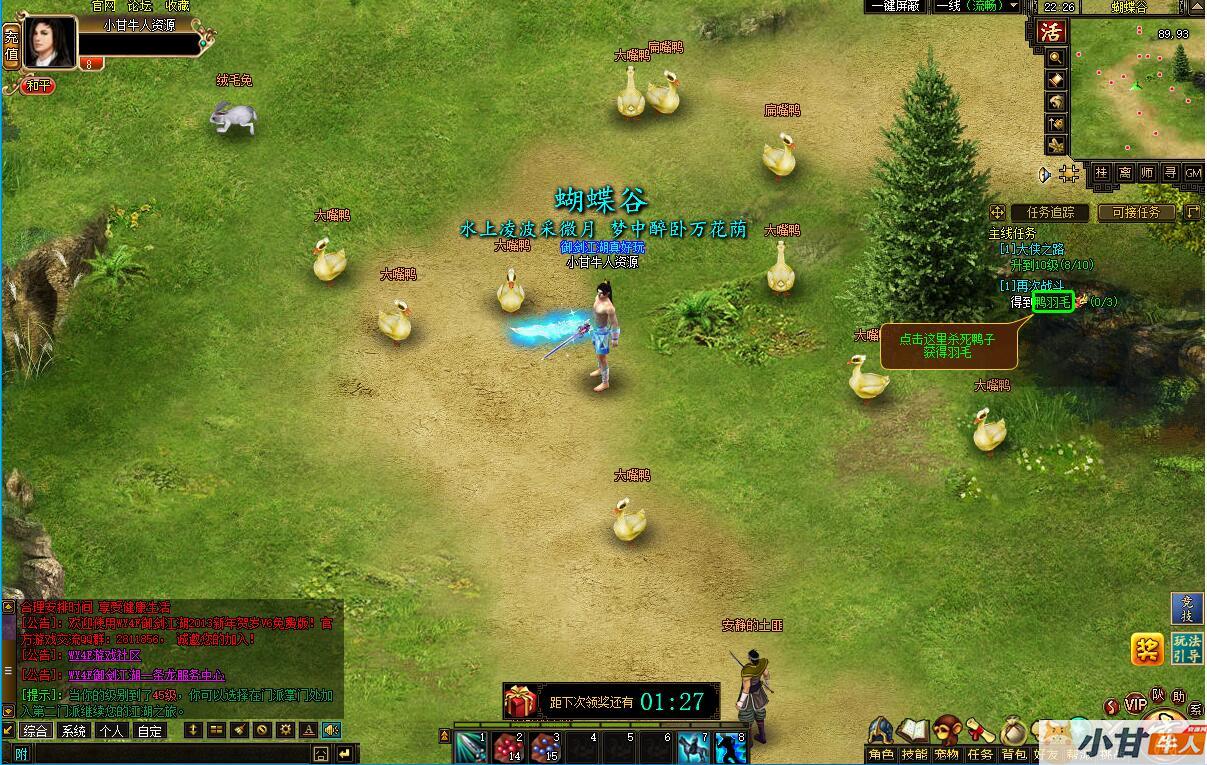This screenshot has height=765, width=1207.
Task: Open the 玩法引导 gameplay guide
Action: click(1187, 648)
